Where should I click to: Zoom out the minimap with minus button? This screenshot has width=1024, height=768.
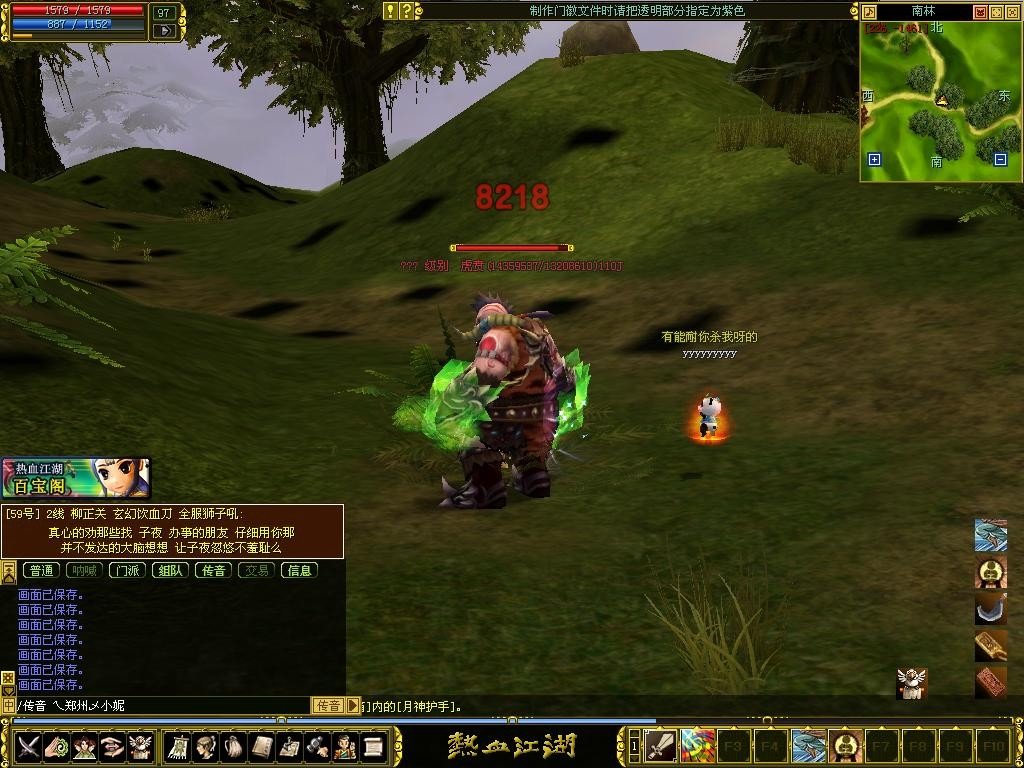point(1000,159)
